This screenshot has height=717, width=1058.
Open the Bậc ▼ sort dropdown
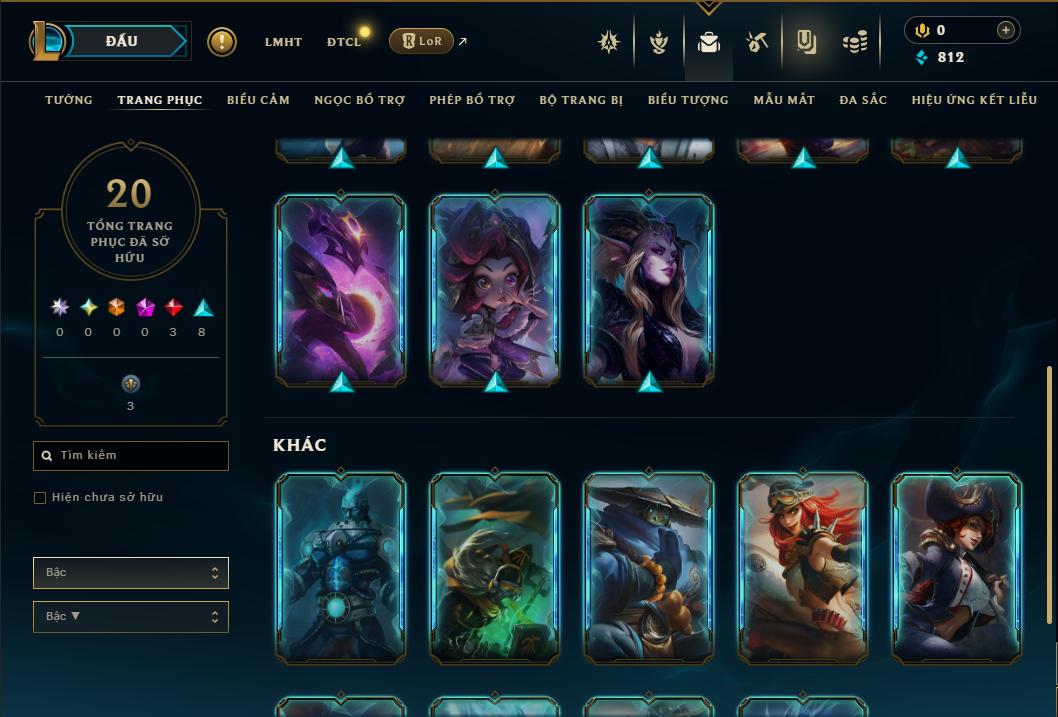pos(131,617)
